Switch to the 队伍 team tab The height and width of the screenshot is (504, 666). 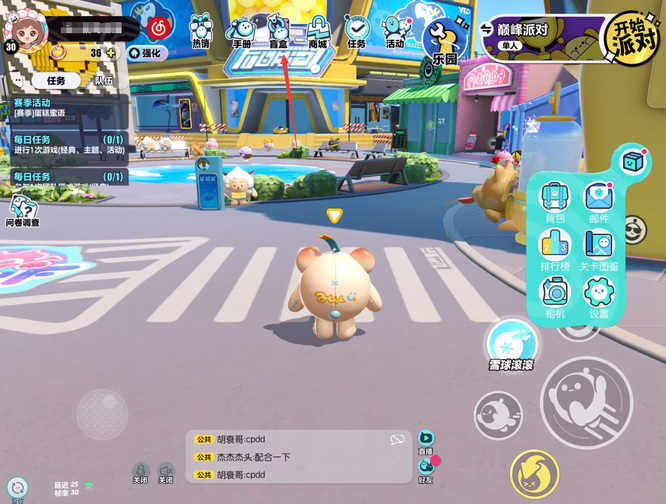103,80
